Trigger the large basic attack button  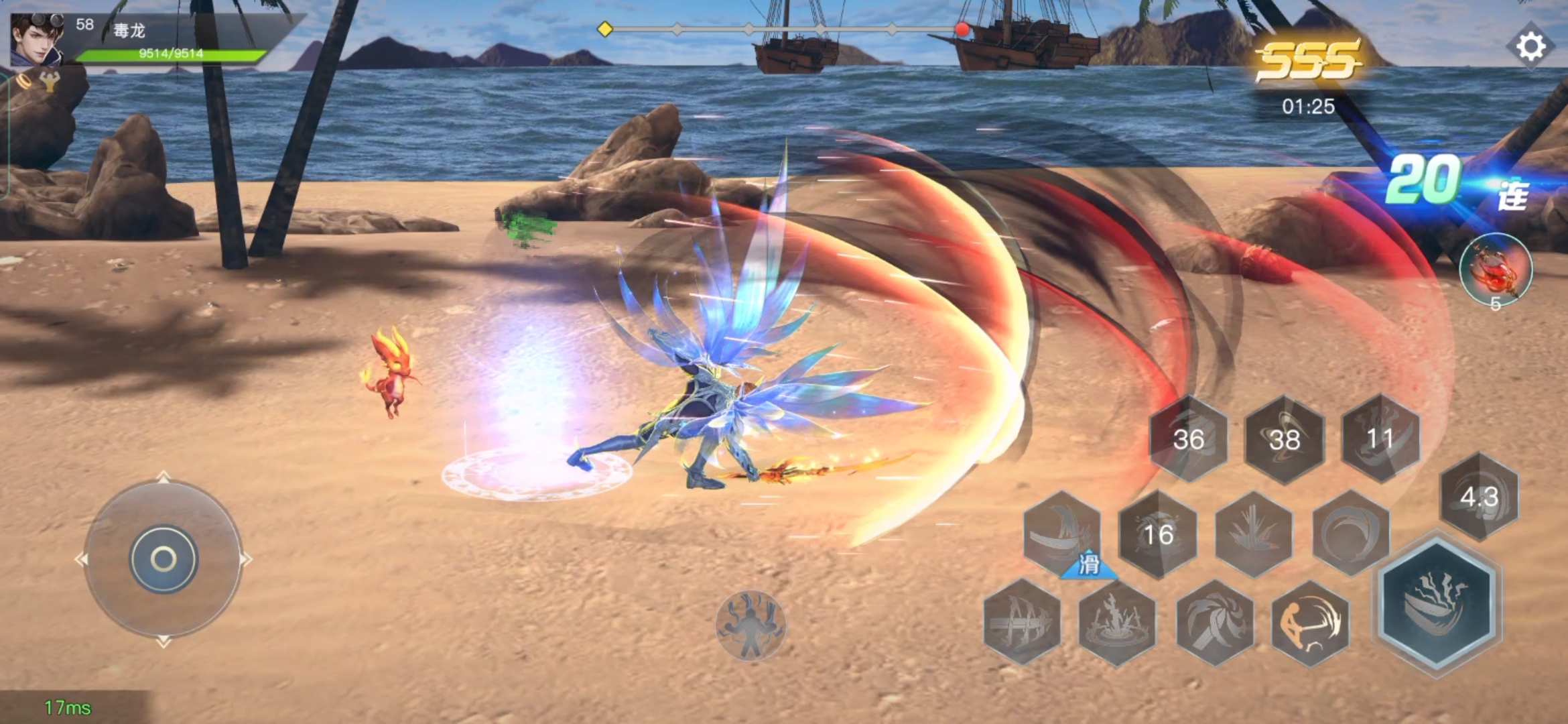(x=1437, y=603)
